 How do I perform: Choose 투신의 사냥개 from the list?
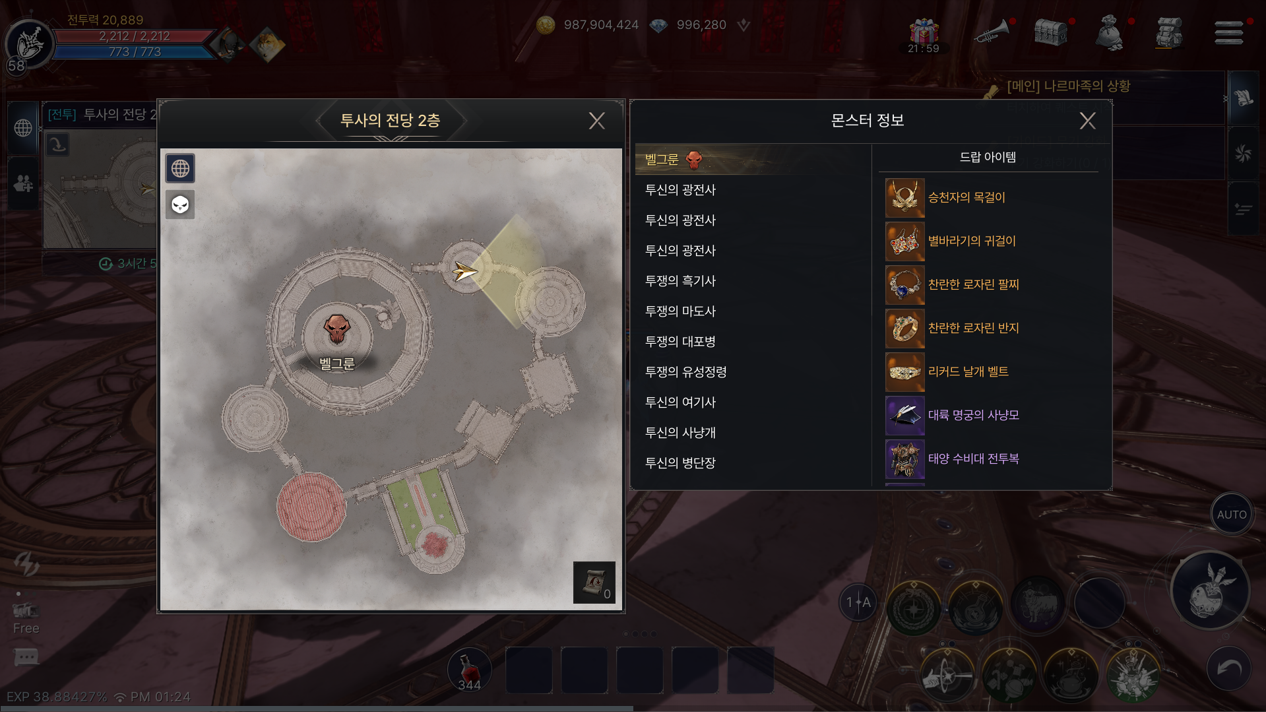point(680,433)
